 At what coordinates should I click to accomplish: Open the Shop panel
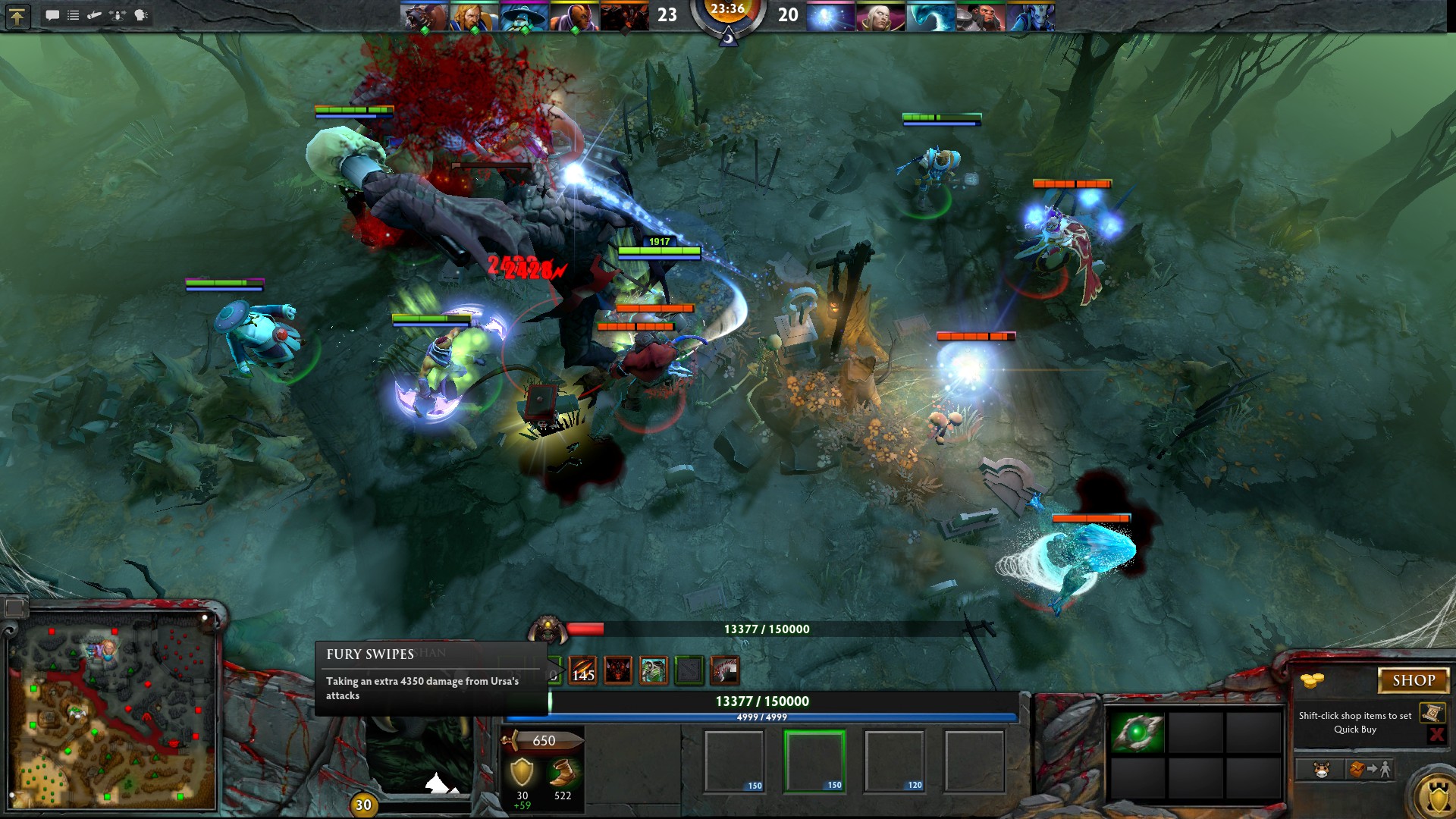(1413, 680)
